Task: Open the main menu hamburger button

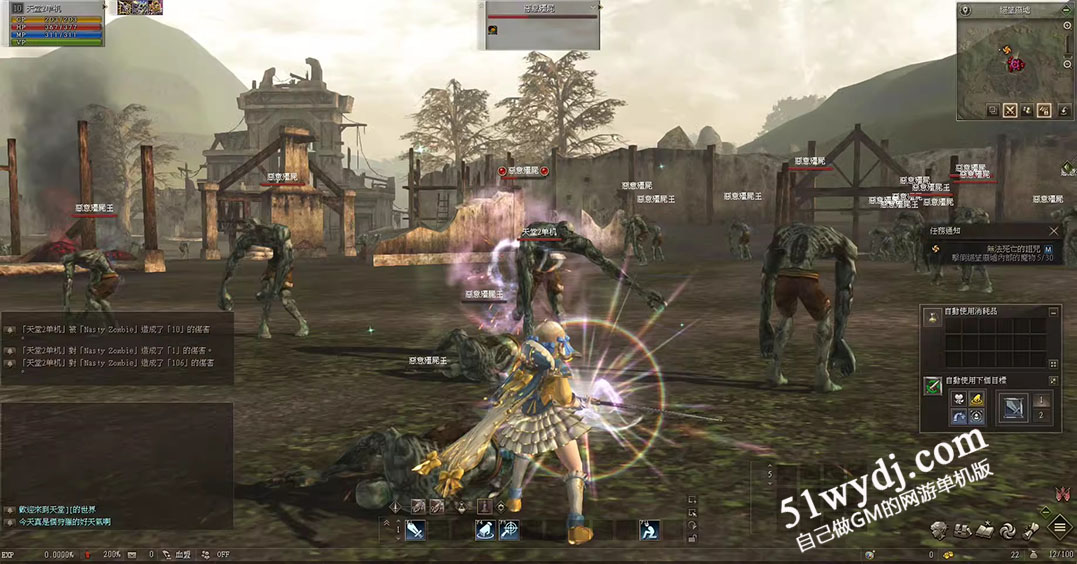Action: coord(1059,529)
